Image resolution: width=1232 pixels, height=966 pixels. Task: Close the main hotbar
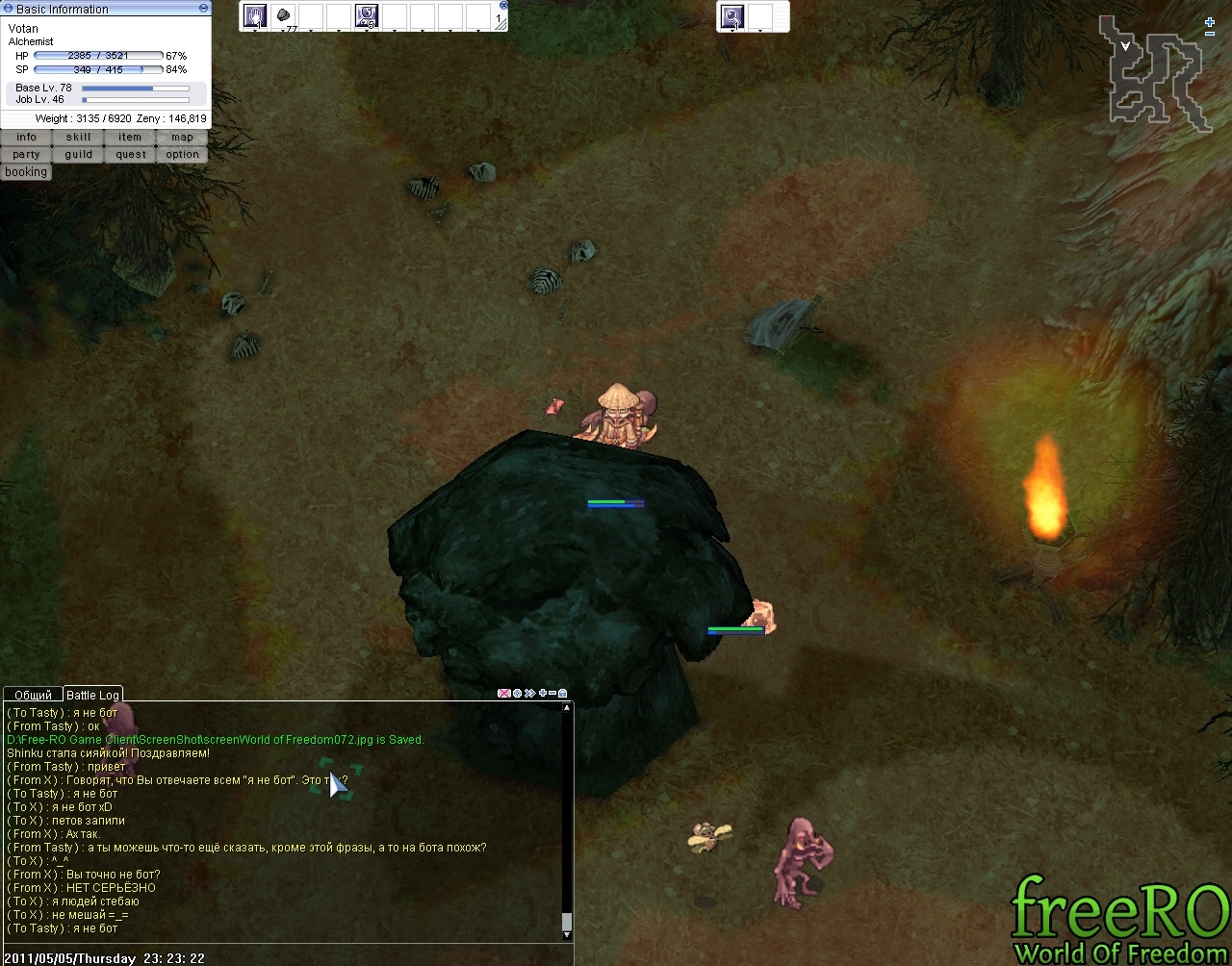click(503, 5)
